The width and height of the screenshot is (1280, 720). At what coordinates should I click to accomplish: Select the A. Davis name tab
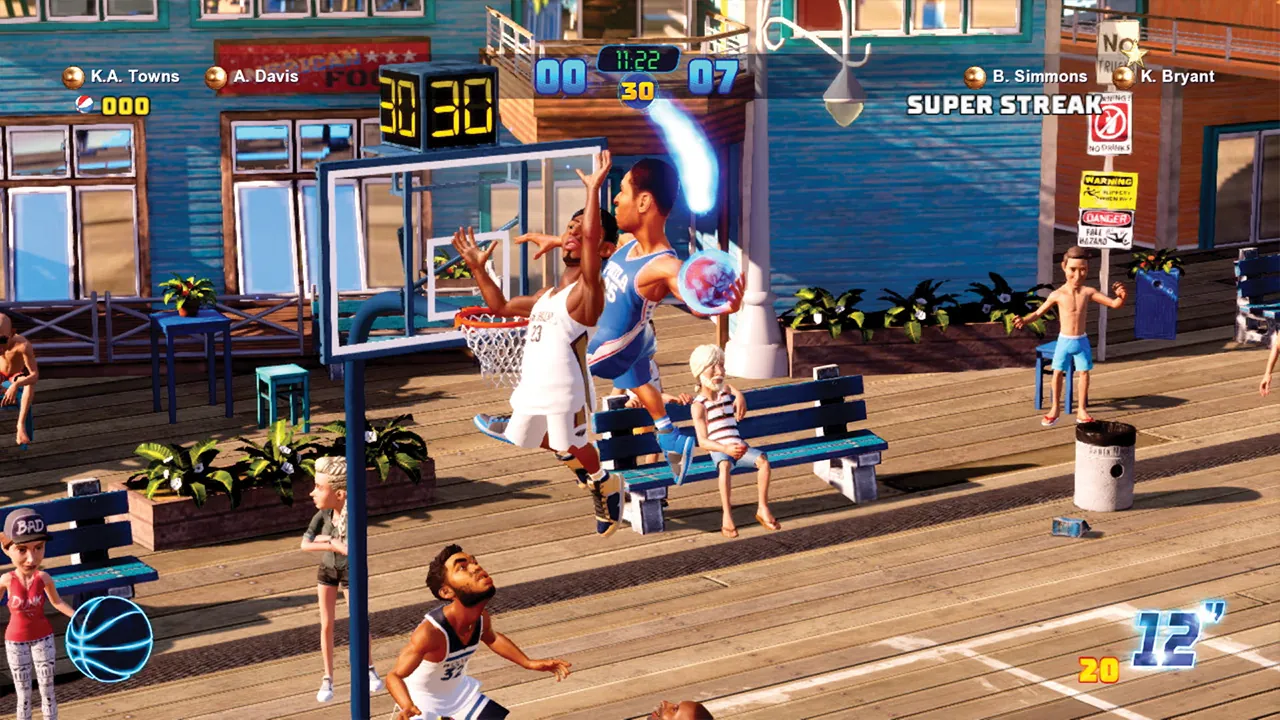265,75
